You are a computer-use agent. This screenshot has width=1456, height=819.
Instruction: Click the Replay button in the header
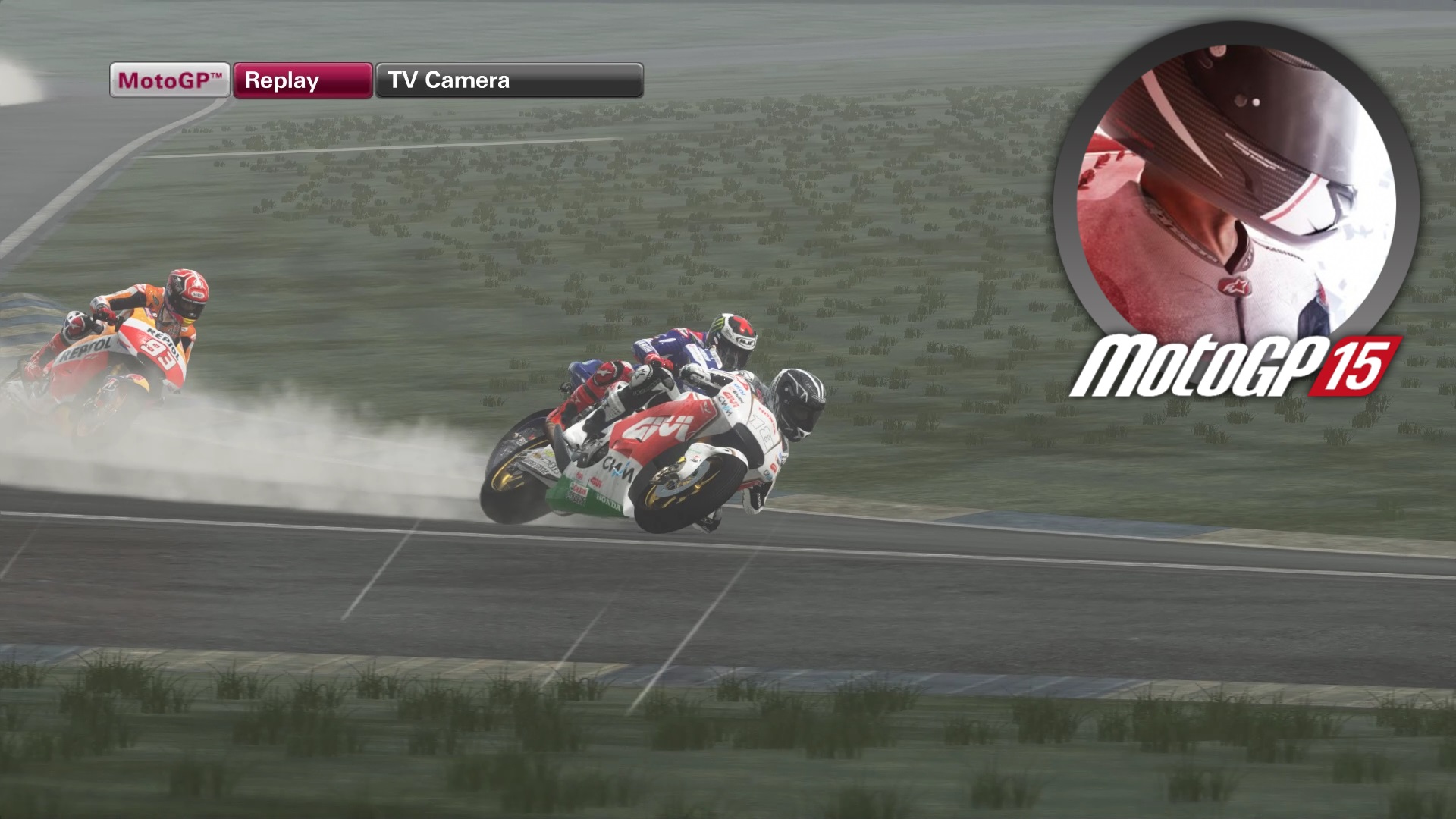302,80
